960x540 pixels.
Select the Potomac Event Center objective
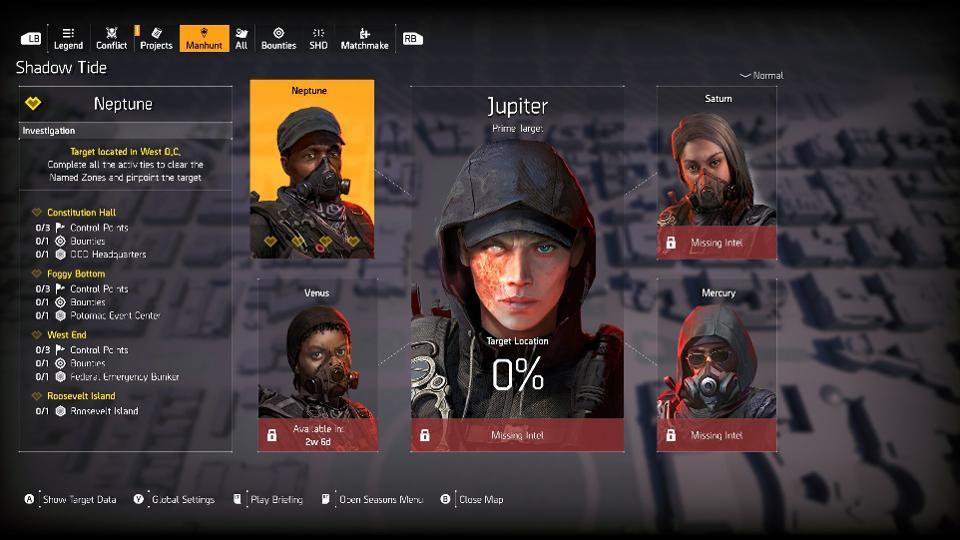(115, 315)
